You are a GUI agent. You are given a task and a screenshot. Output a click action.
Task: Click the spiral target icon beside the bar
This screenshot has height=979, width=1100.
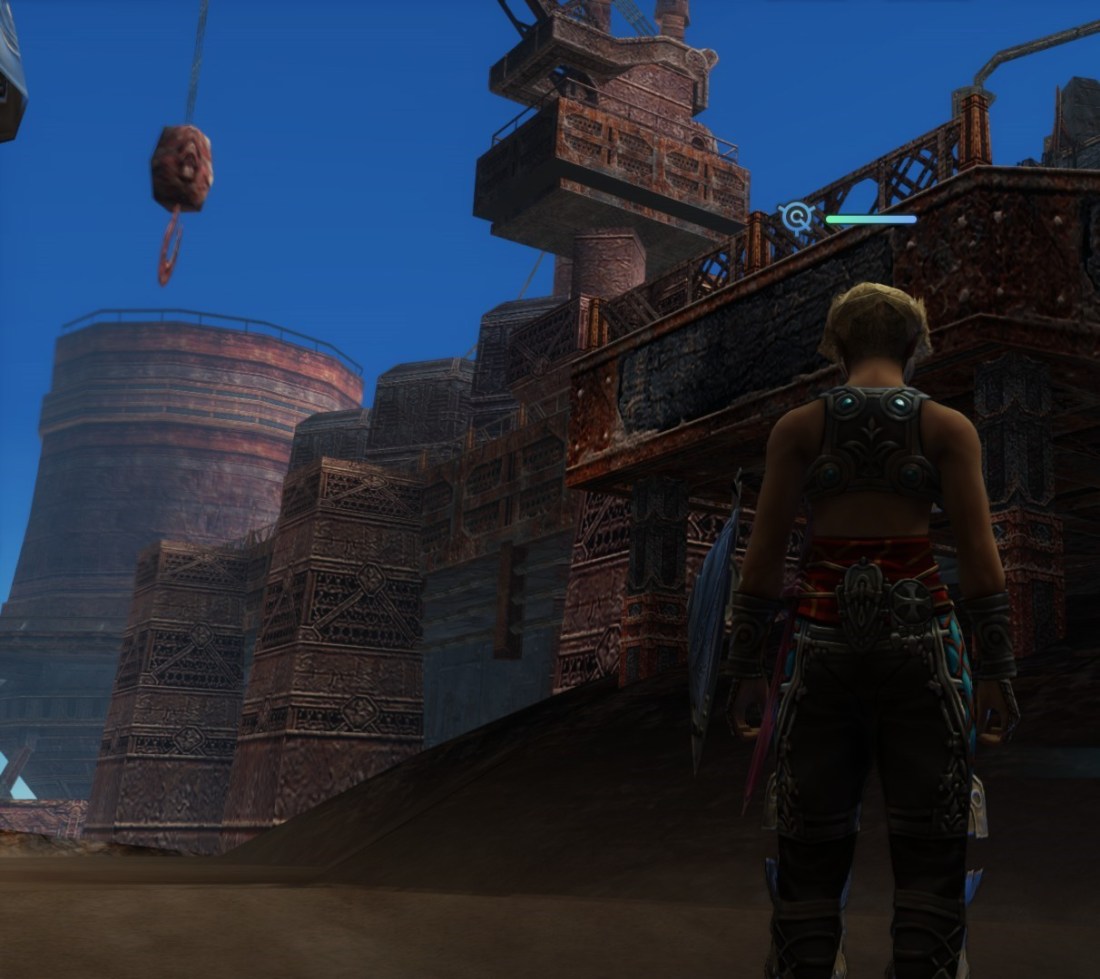pyautogui.click(x=796, y=216)
